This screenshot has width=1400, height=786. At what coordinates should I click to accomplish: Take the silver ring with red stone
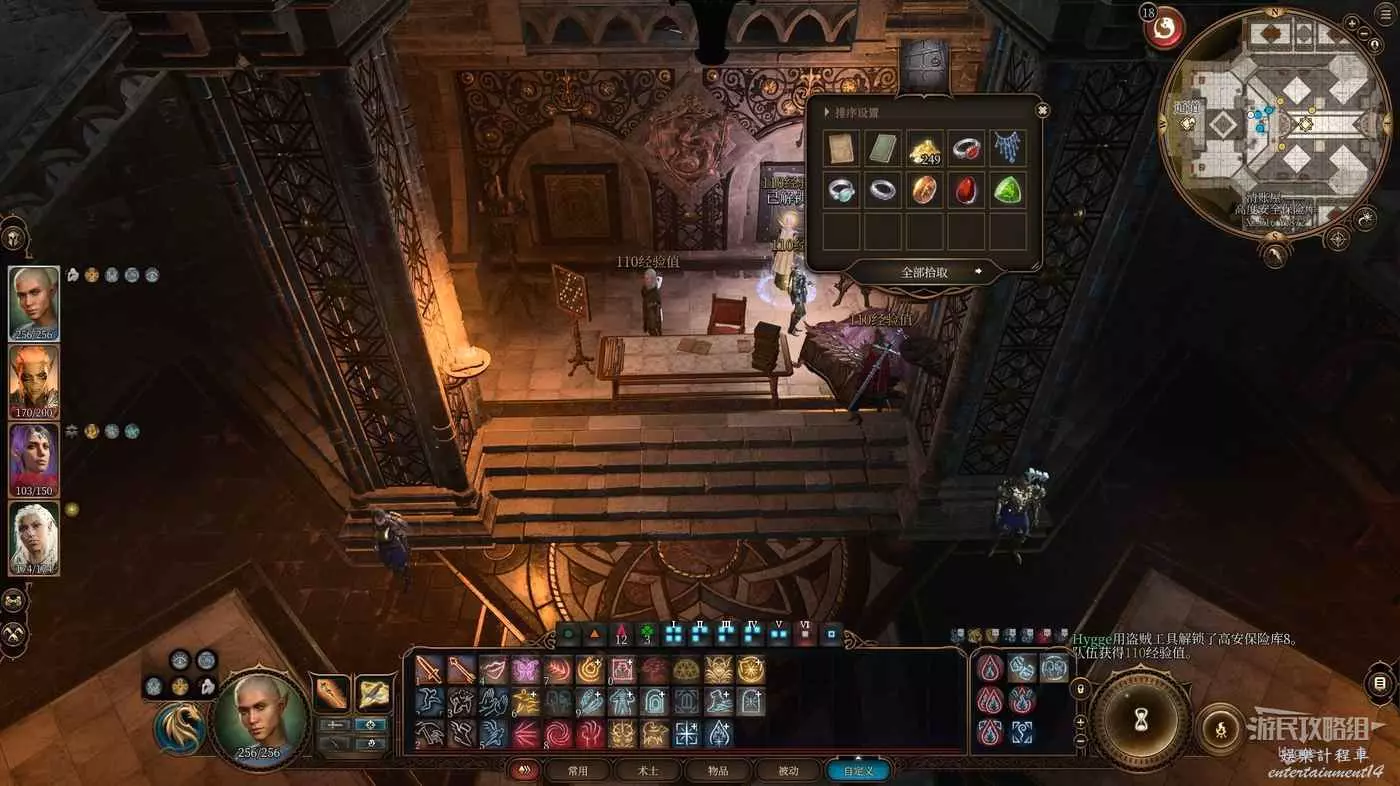tap(966, 149)
